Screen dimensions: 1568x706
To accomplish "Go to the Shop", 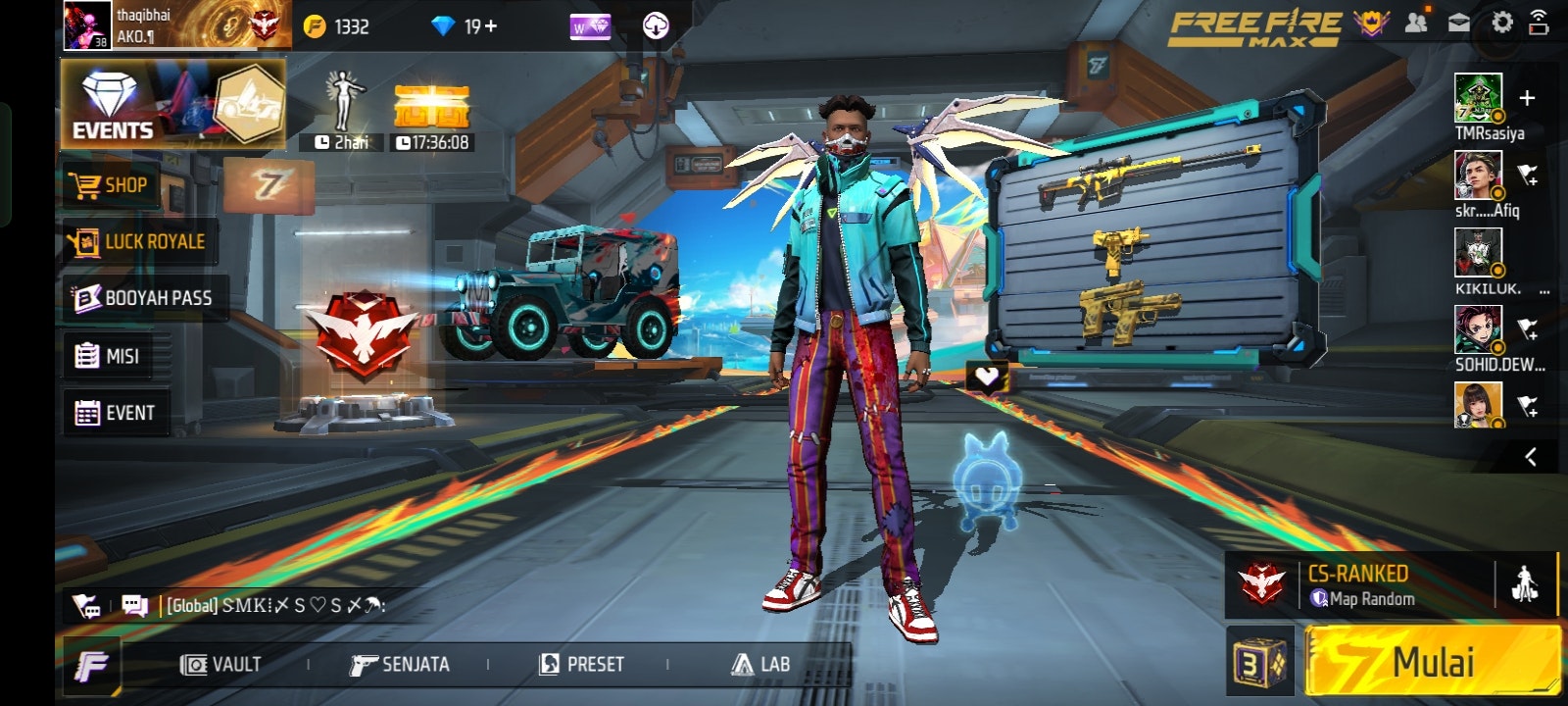I will [x=110, y=185].
